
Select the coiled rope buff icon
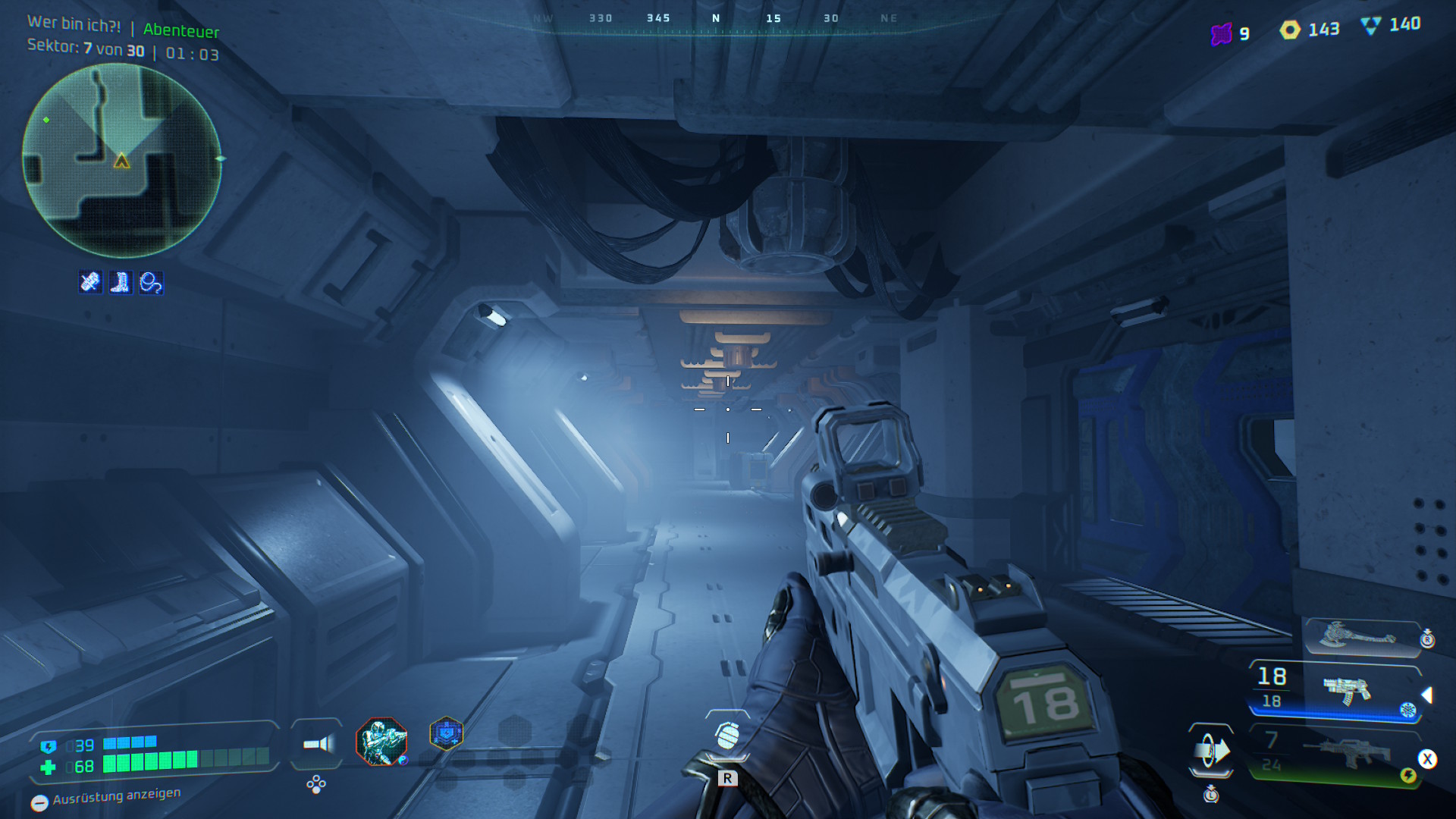pyautogui.click(x=151, y=283)
